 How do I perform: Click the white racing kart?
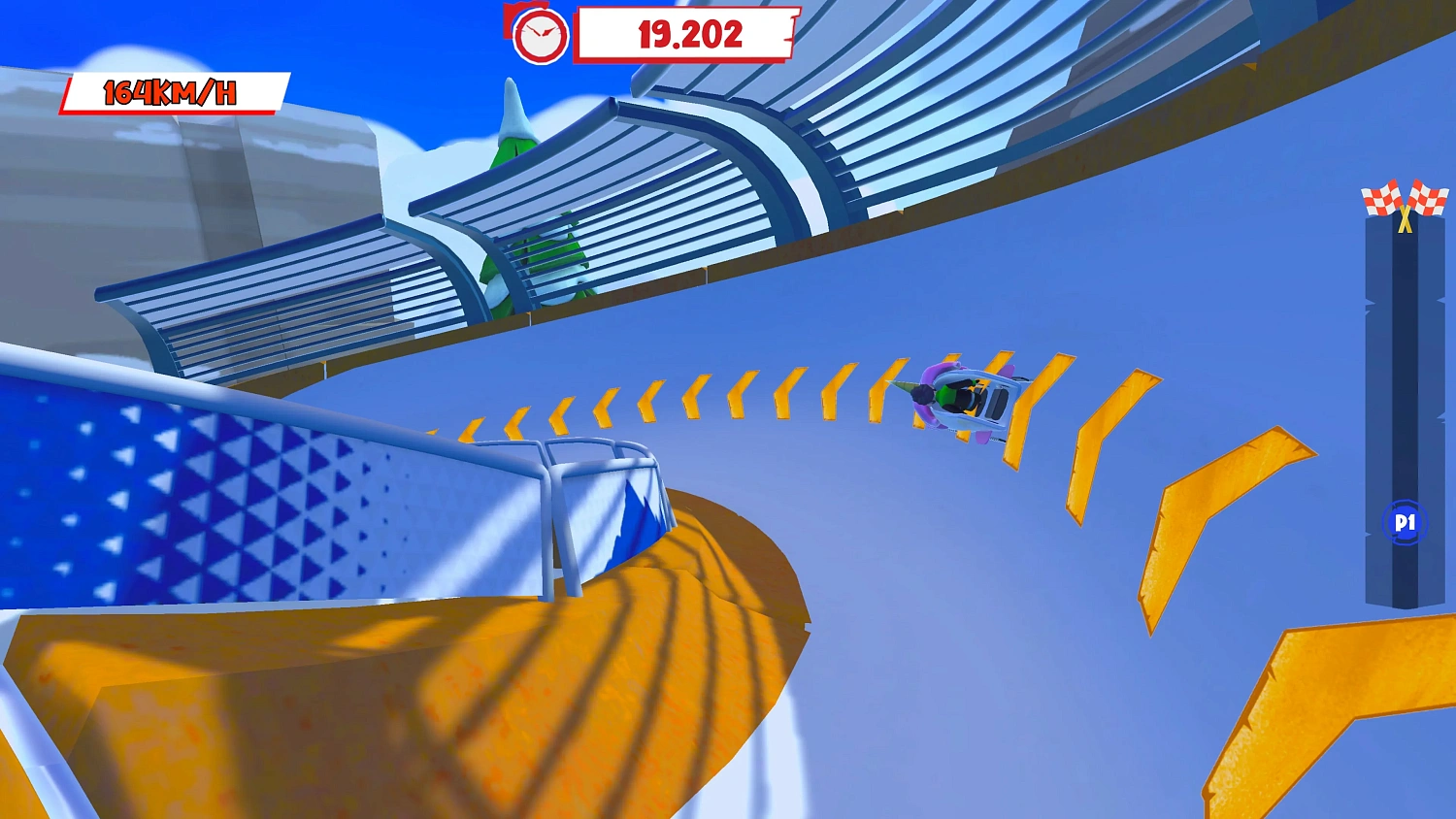coord(976,396)
